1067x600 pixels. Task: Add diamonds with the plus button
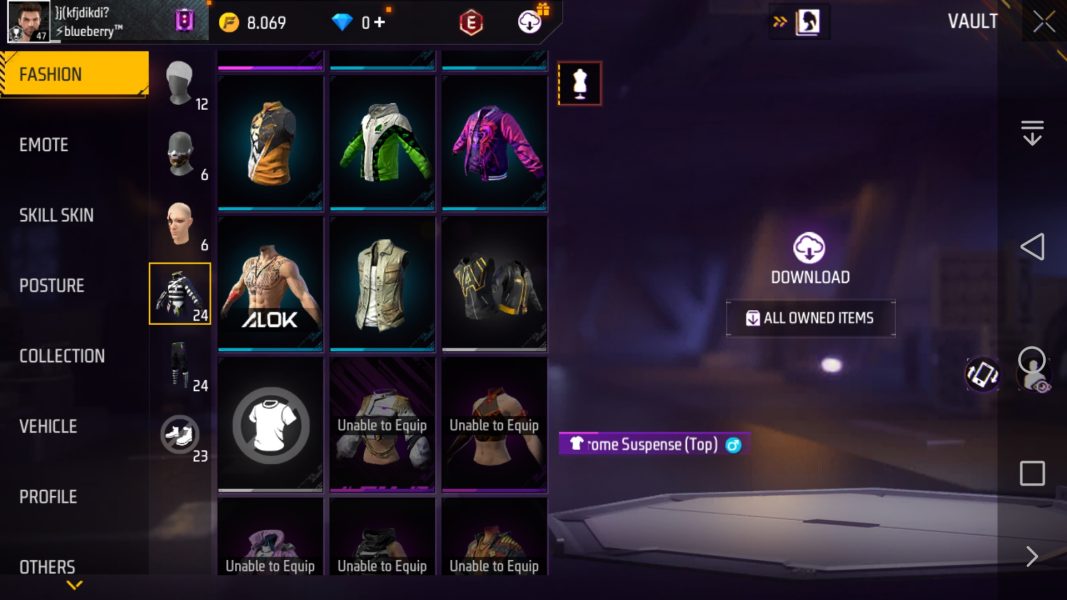coord(380,22)
